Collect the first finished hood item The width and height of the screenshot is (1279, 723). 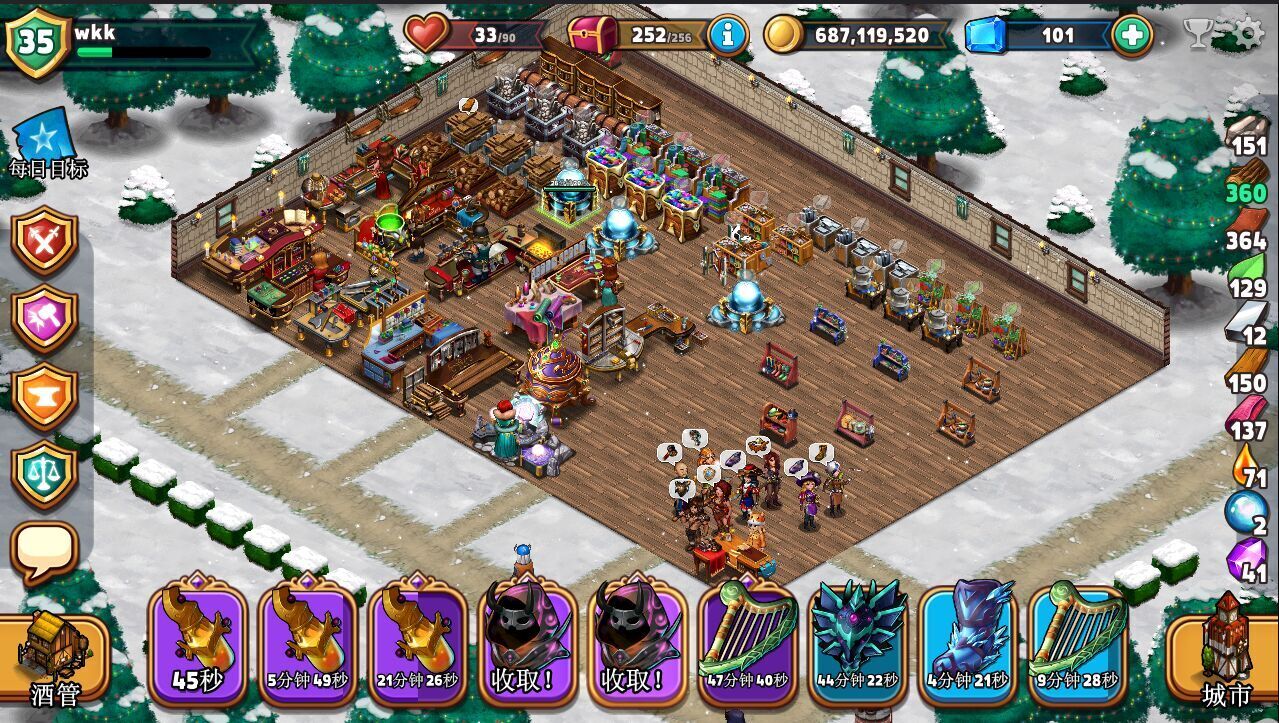coord(528,642)
